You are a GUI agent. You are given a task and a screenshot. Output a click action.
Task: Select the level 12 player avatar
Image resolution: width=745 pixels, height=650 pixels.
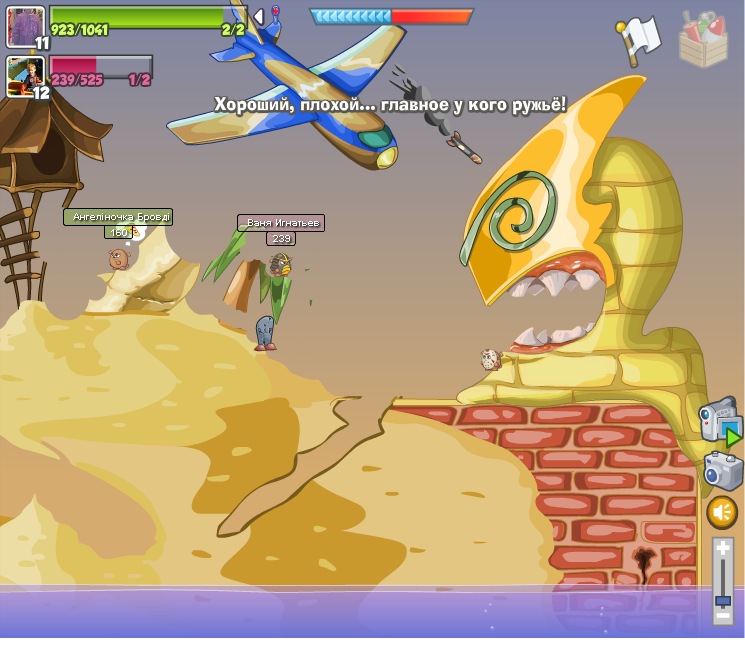[x=23, y=76]
